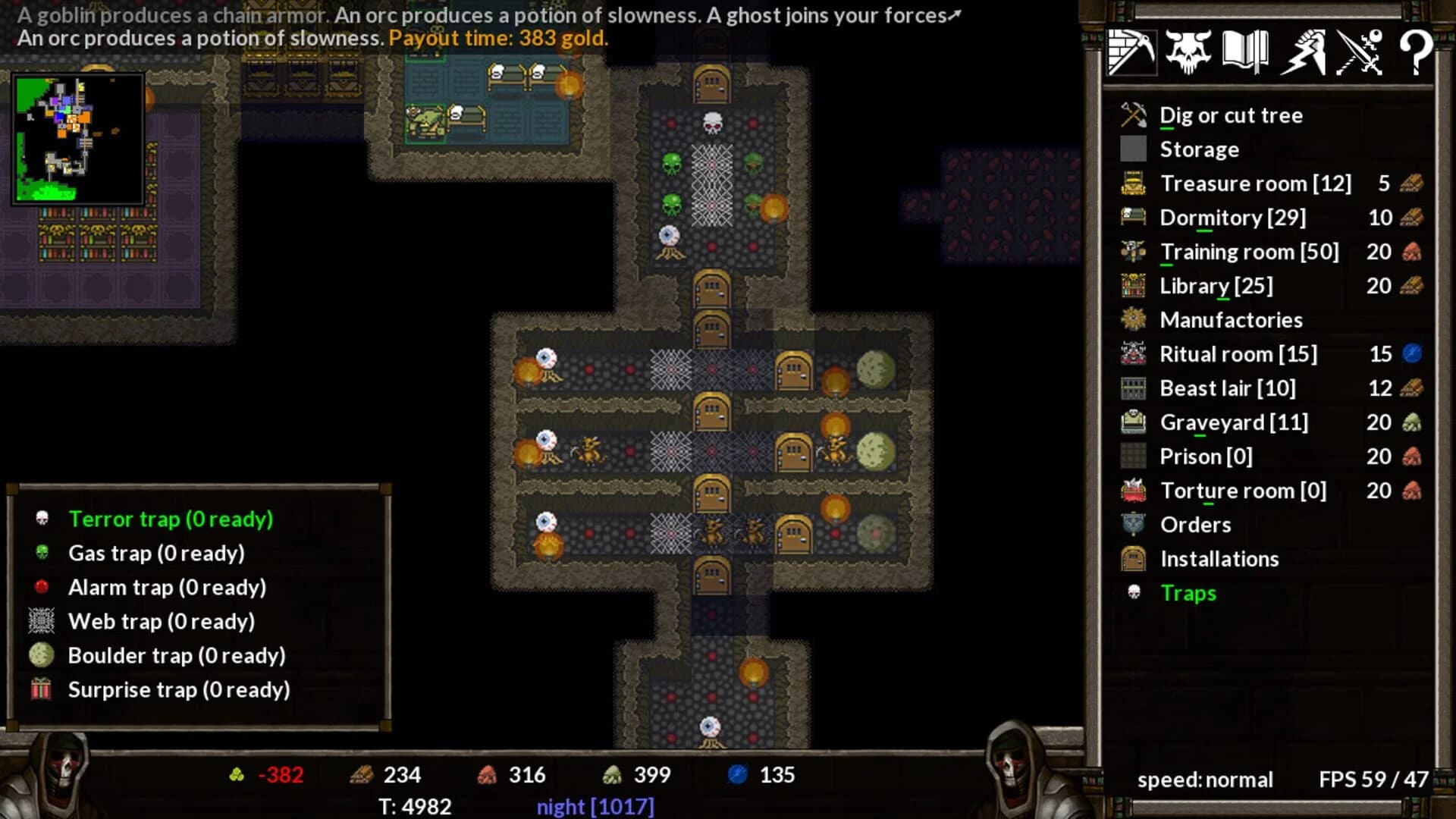
Task: Select the Boulder trap entry
Action: point(177,655)
